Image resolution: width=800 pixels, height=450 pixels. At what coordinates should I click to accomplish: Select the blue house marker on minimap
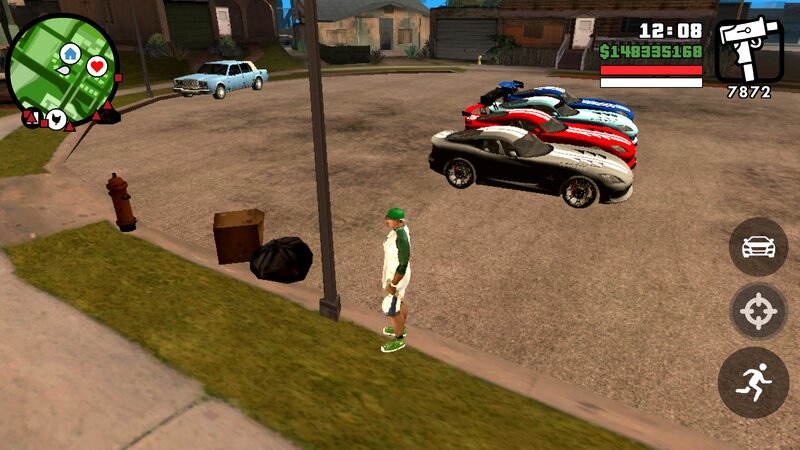pos(70,52)
